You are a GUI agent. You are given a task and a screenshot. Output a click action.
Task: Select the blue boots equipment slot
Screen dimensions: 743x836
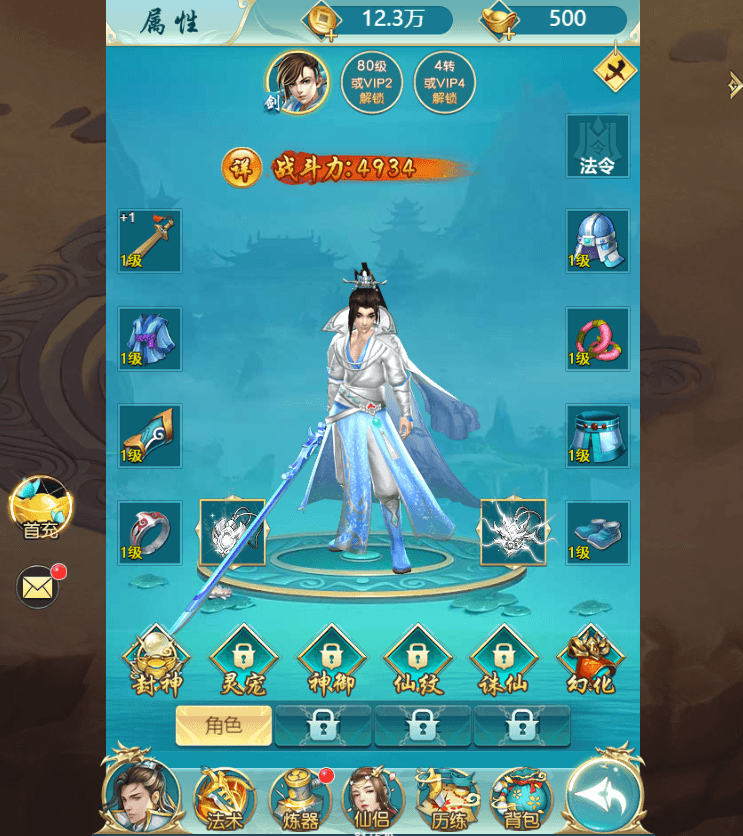[x=598, y=533]
